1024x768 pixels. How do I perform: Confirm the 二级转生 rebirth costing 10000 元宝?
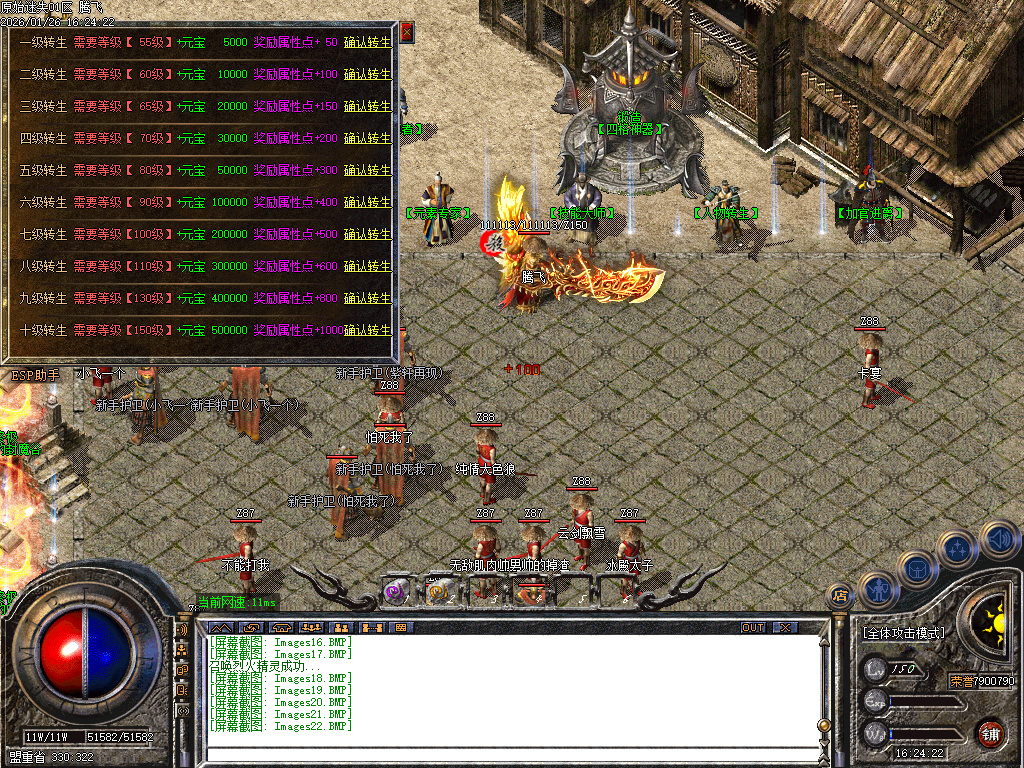coord(367,74)
